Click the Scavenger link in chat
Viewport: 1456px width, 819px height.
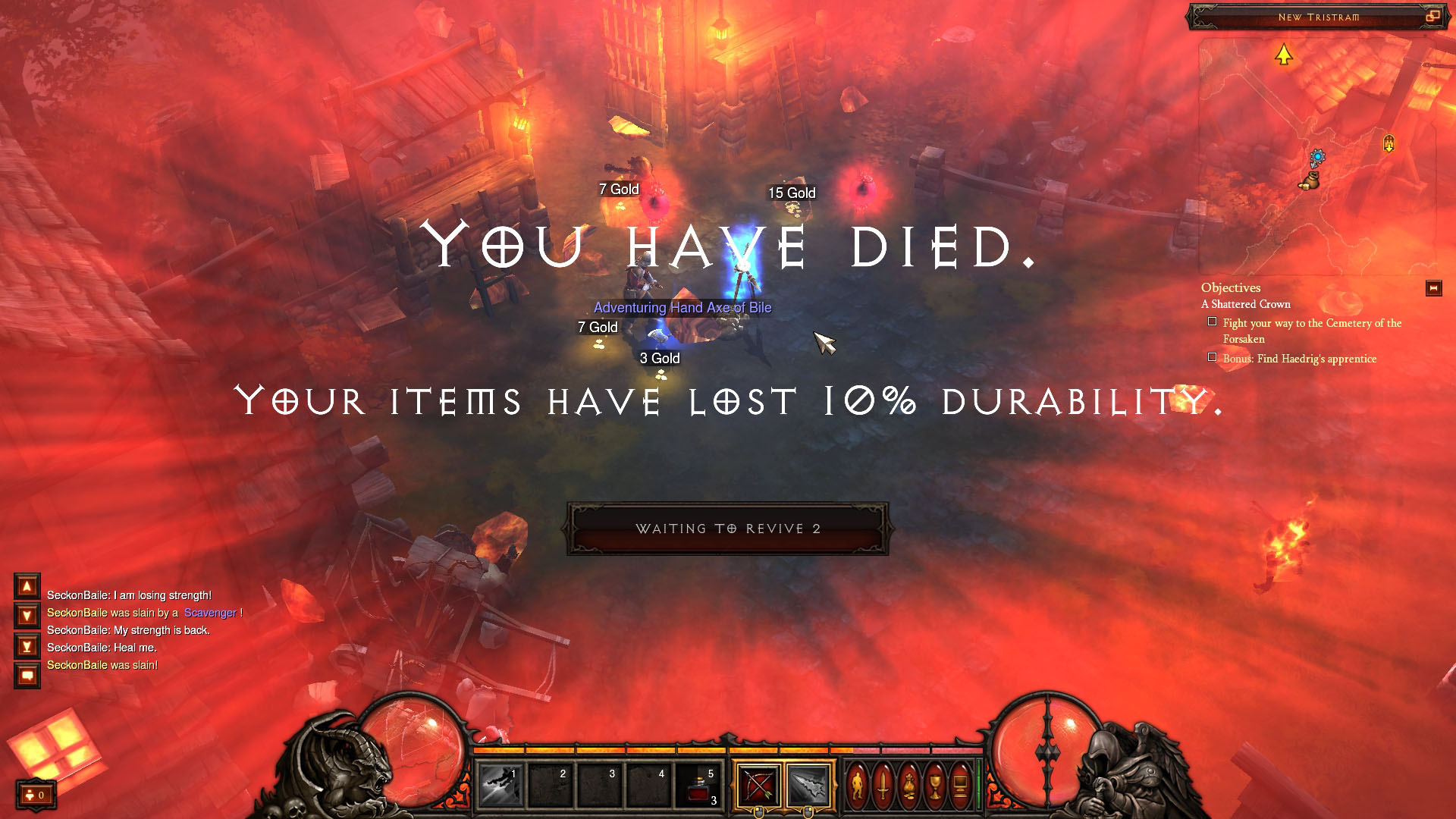click(x=210, y=613)
